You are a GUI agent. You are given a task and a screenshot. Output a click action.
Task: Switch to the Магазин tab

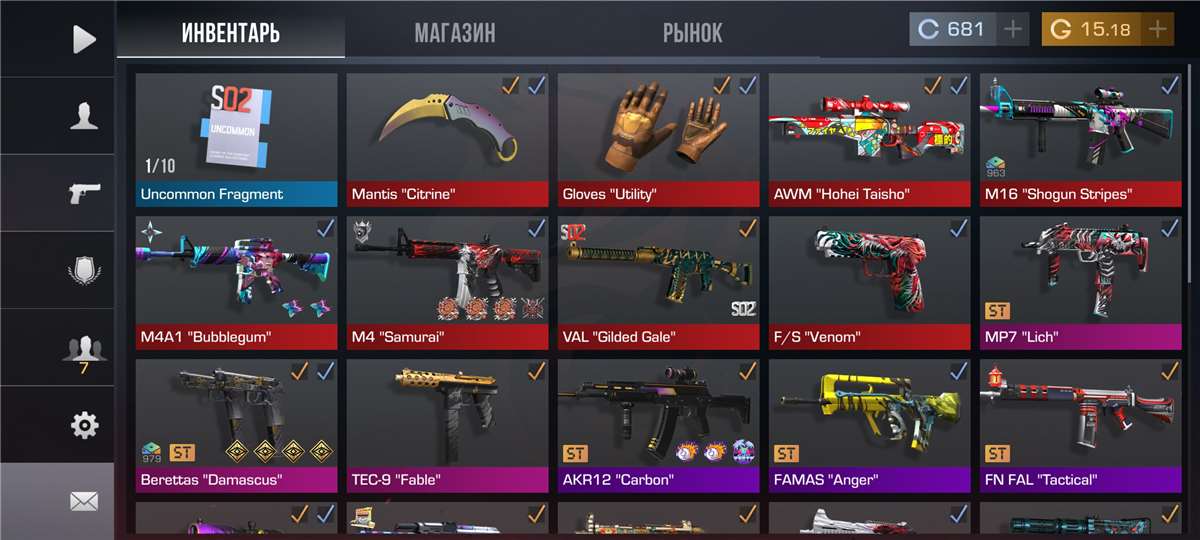coord(454,33)
